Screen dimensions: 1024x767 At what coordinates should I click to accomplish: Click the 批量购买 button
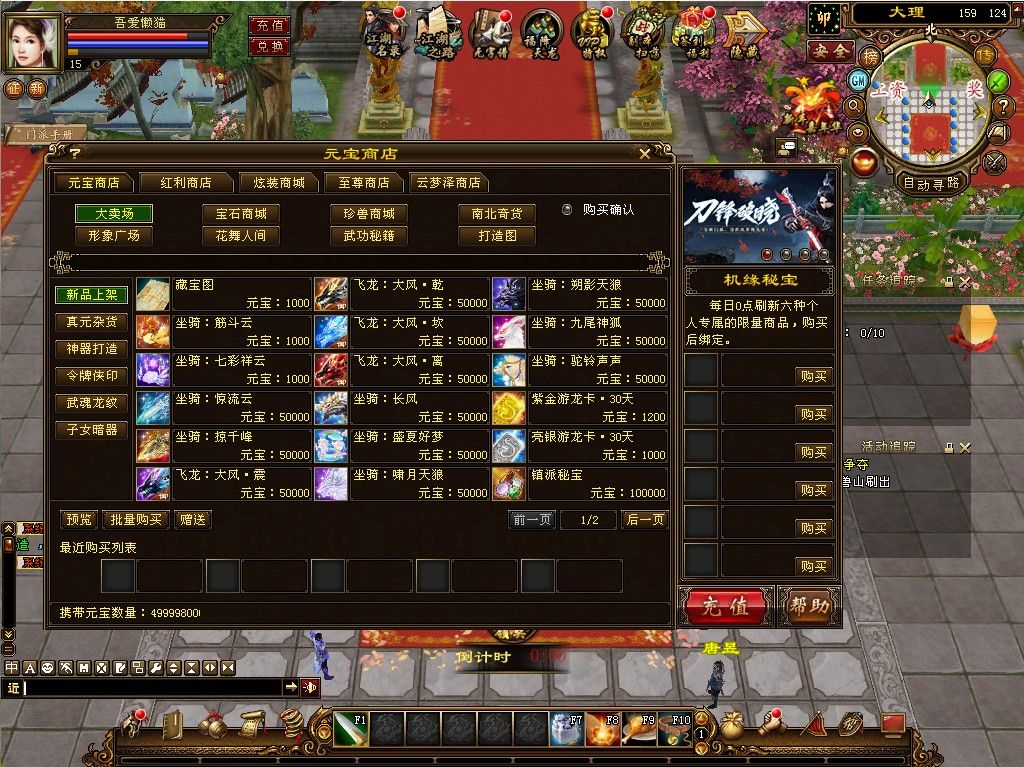[x=136, y=520]
